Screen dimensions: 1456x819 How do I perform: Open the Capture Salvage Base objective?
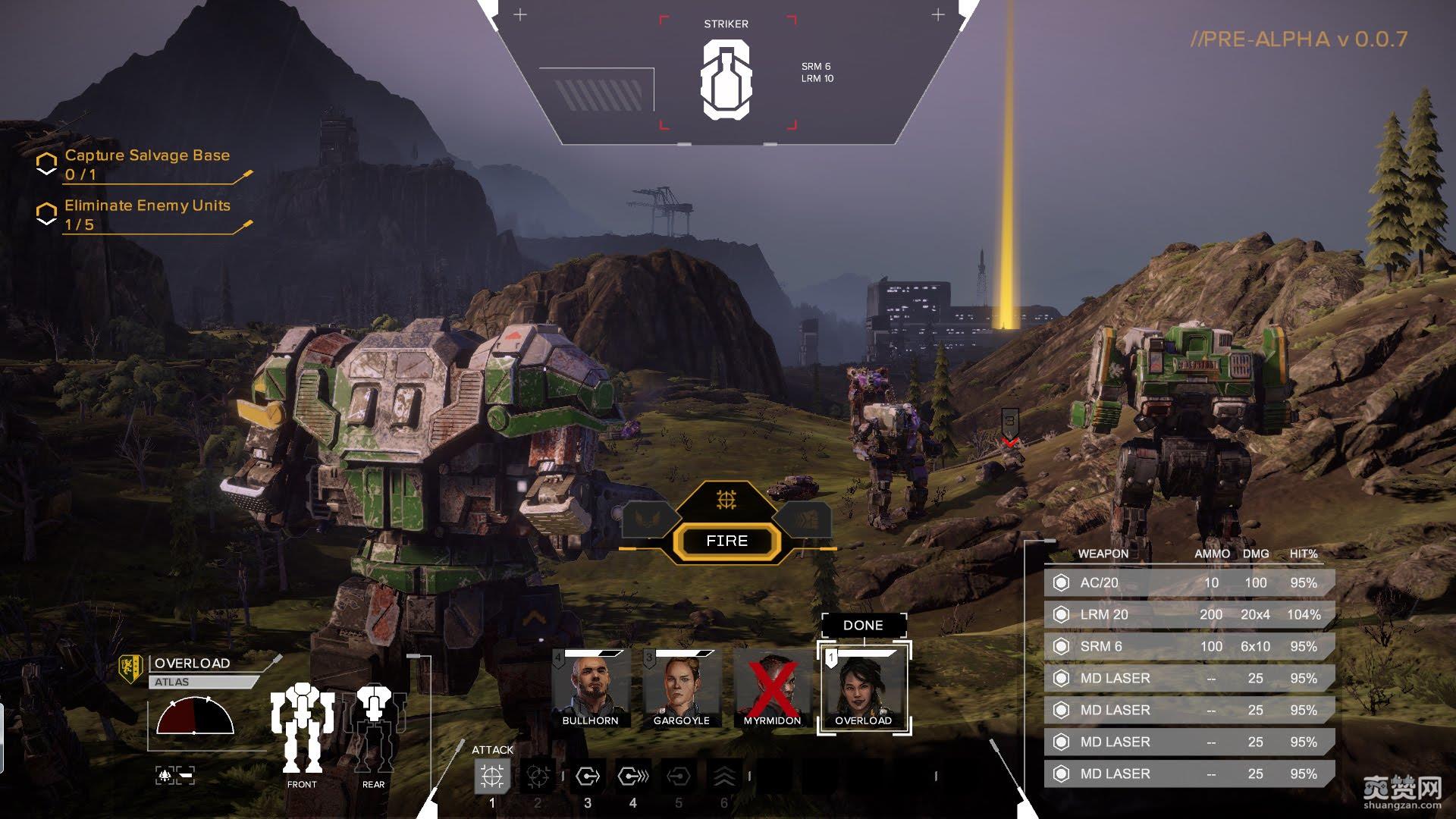pos(146,164)
